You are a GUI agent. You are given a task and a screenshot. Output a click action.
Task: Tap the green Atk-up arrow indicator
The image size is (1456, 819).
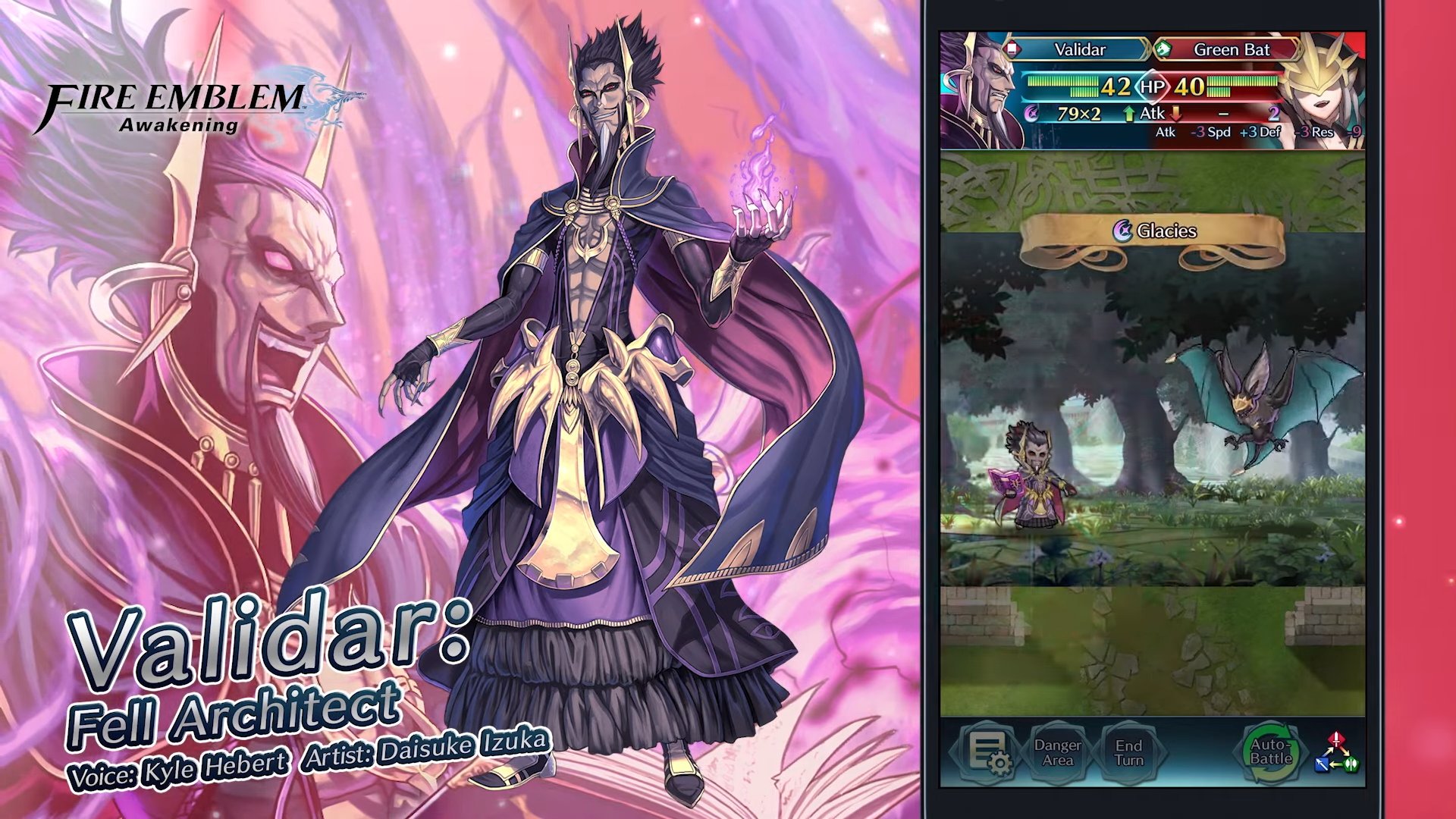[1129, 113]
